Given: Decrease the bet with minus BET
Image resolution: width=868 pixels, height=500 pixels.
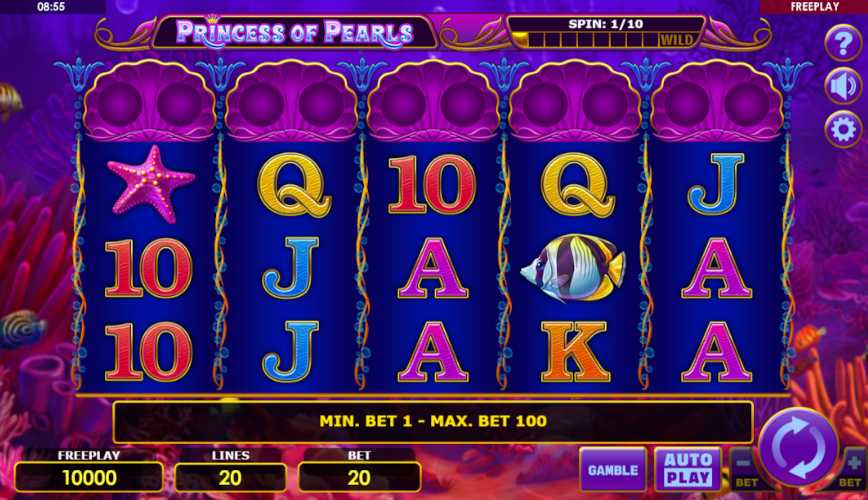Looking at the screenshot, I should (x=744, y=468).
